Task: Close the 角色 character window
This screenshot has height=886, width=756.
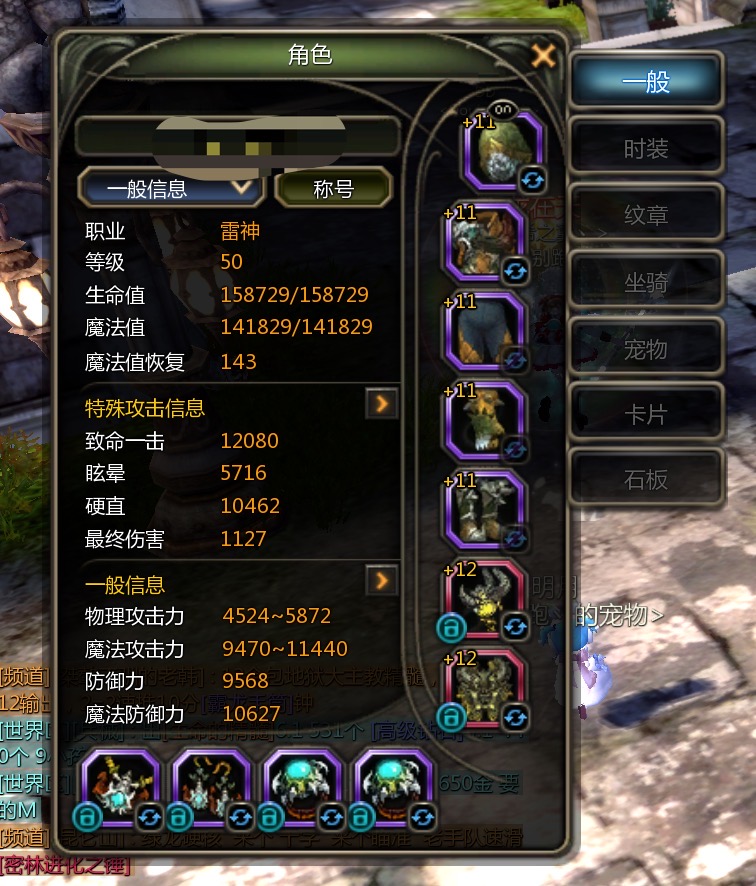Action: (543, 55)
